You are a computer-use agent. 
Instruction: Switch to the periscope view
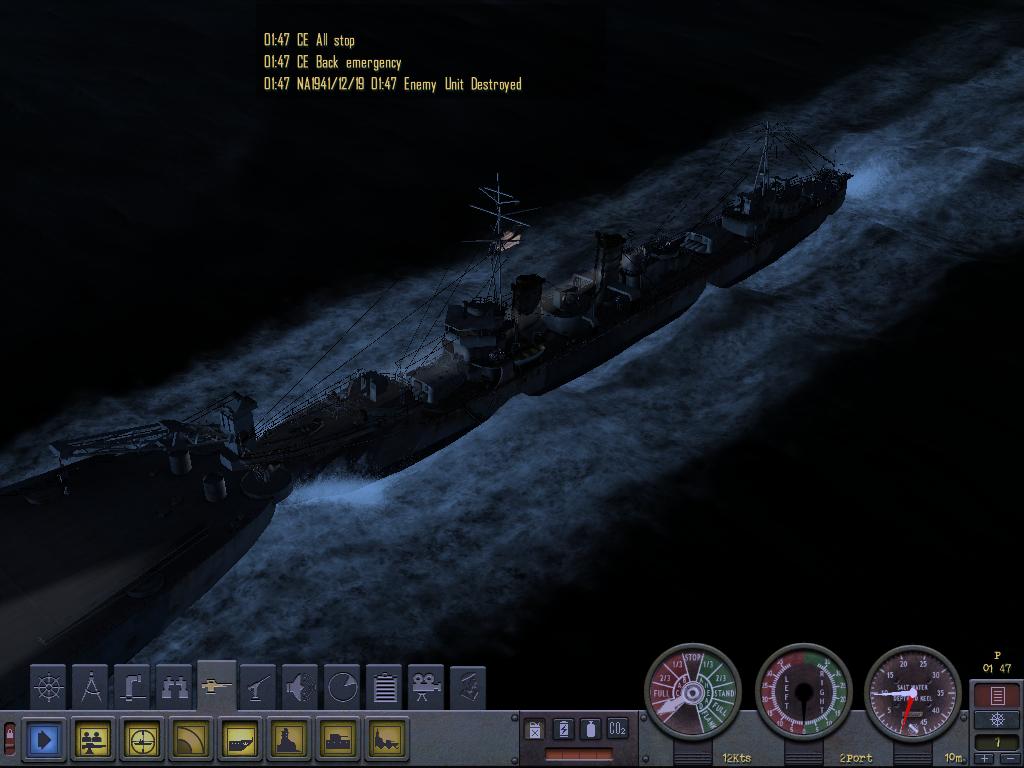132,687
